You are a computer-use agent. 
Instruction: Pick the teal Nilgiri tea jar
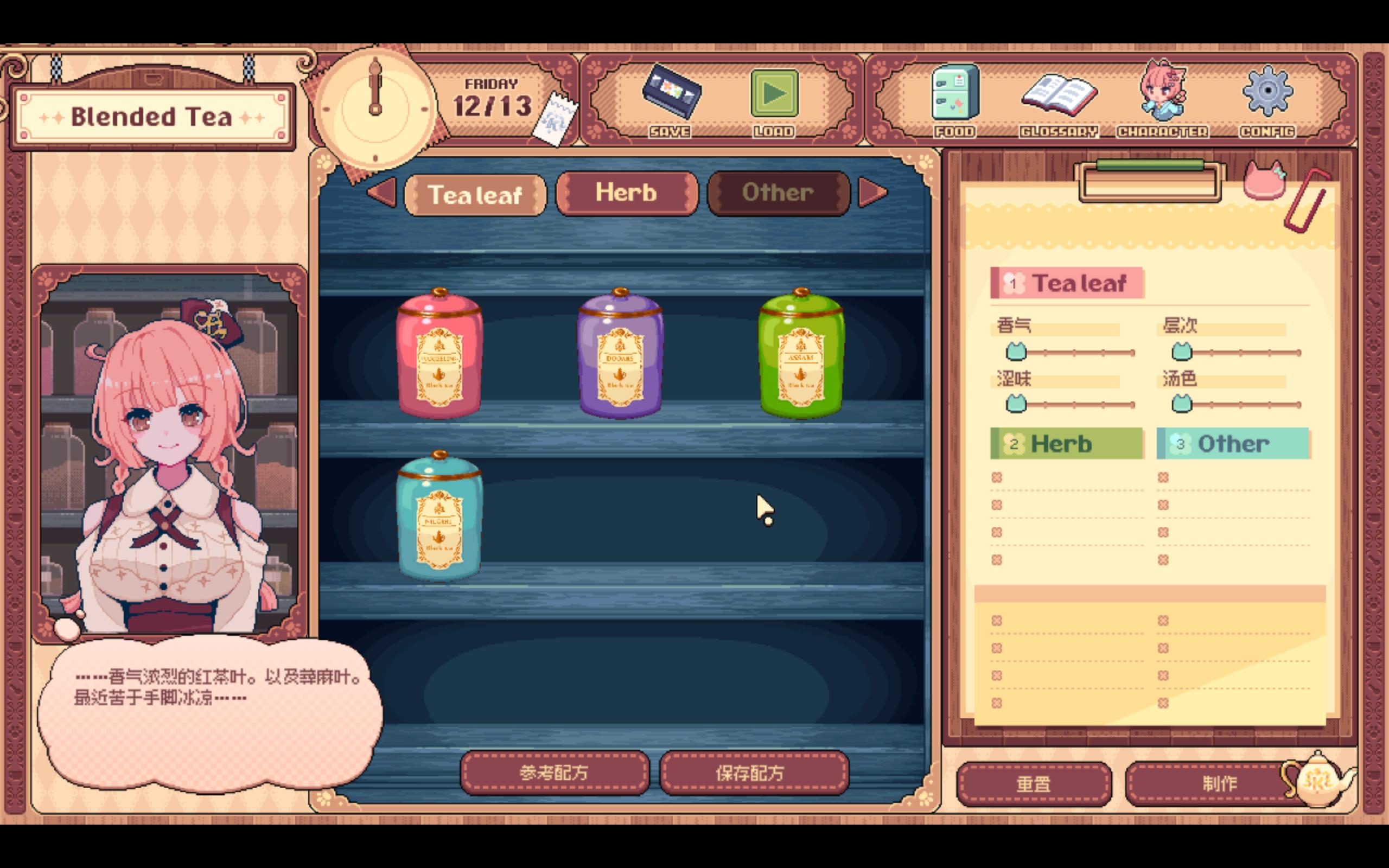[x=439, y=516]
